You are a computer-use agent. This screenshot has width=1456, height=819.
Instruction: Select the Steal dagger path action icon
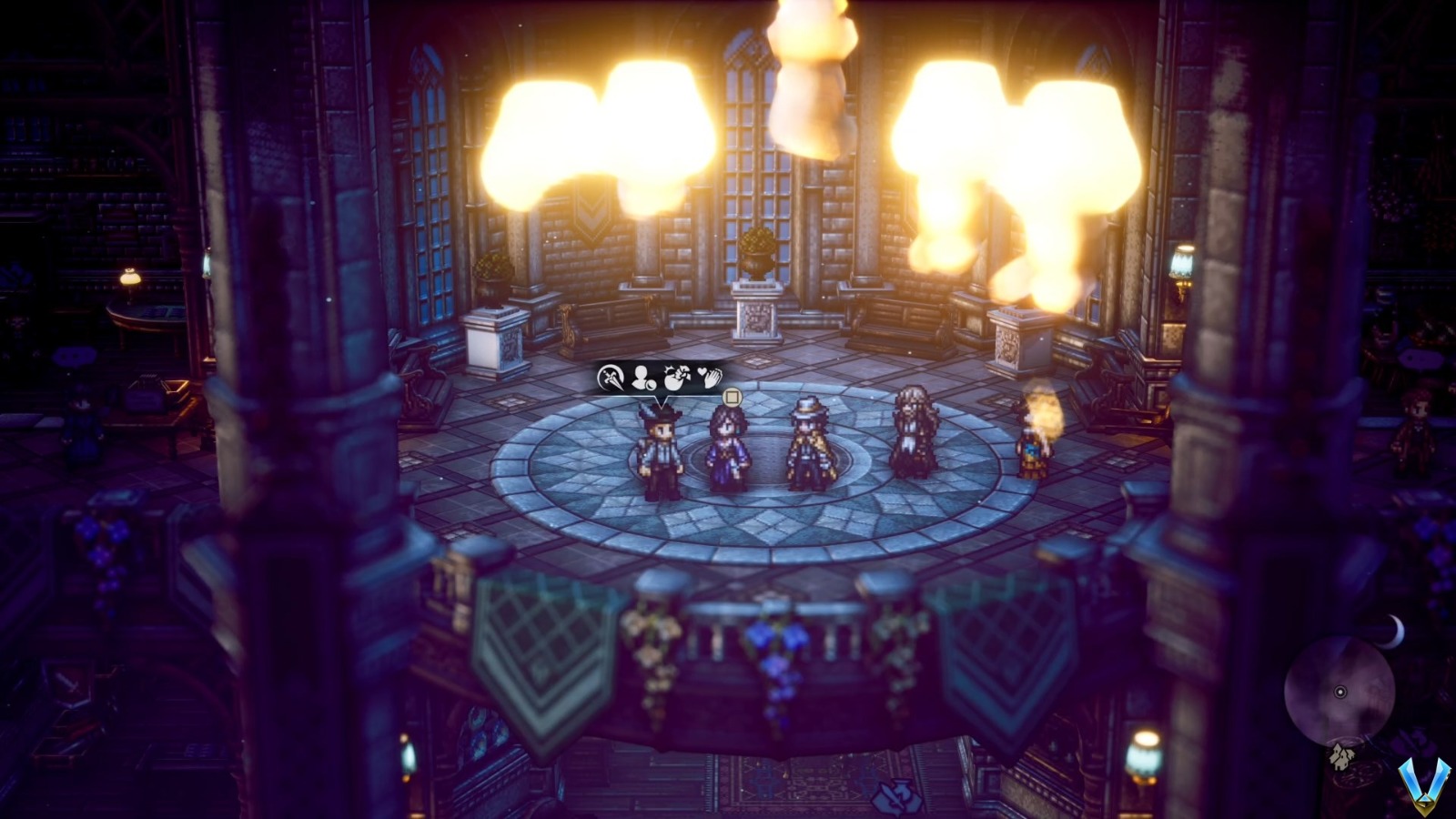click(x=612, y=377)
